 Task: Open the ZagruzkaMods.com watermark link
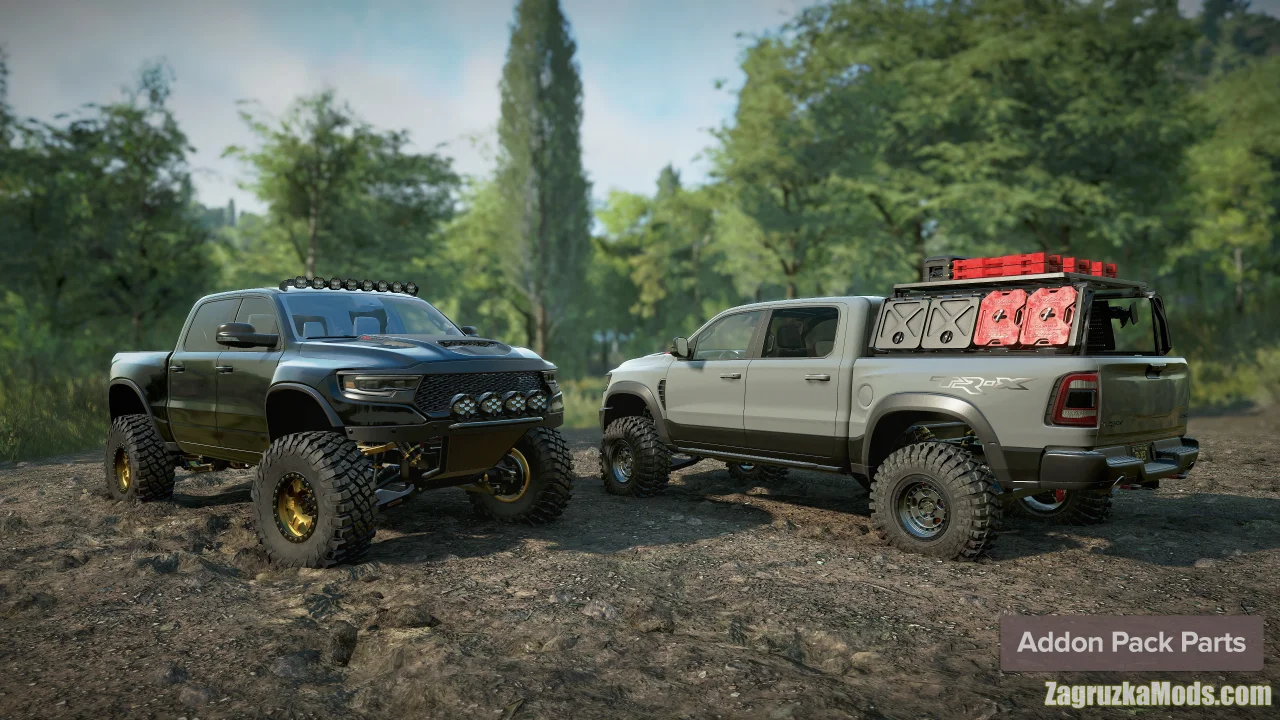(1157, 694)
